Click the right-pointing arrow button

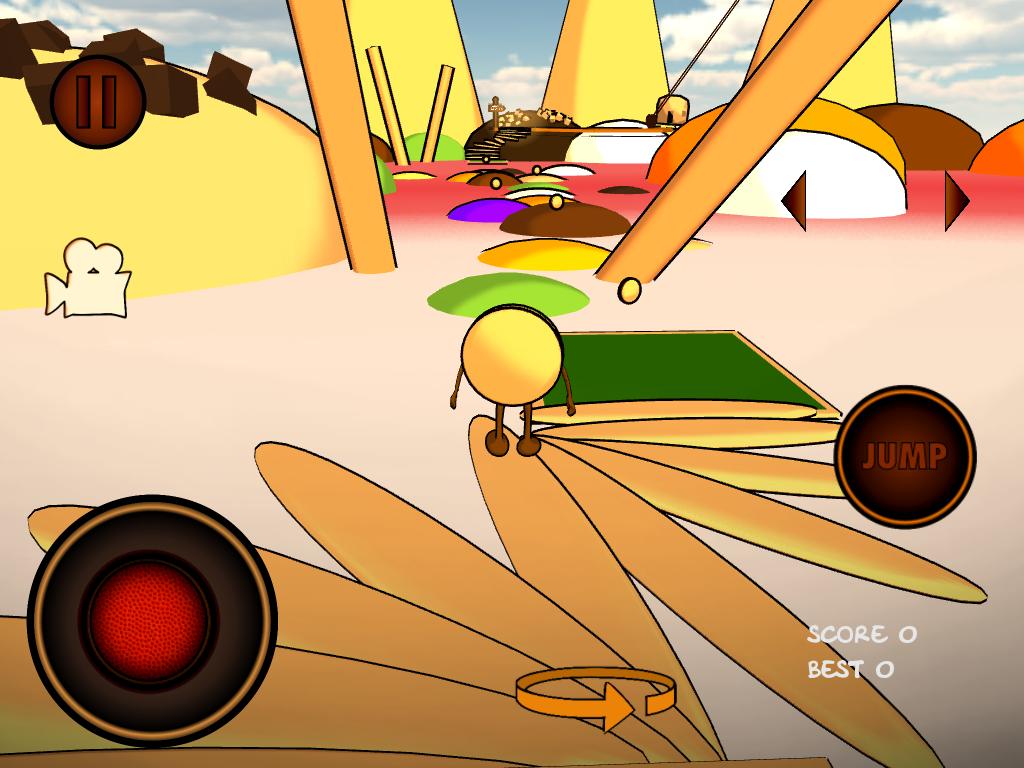tap(956, 200)
